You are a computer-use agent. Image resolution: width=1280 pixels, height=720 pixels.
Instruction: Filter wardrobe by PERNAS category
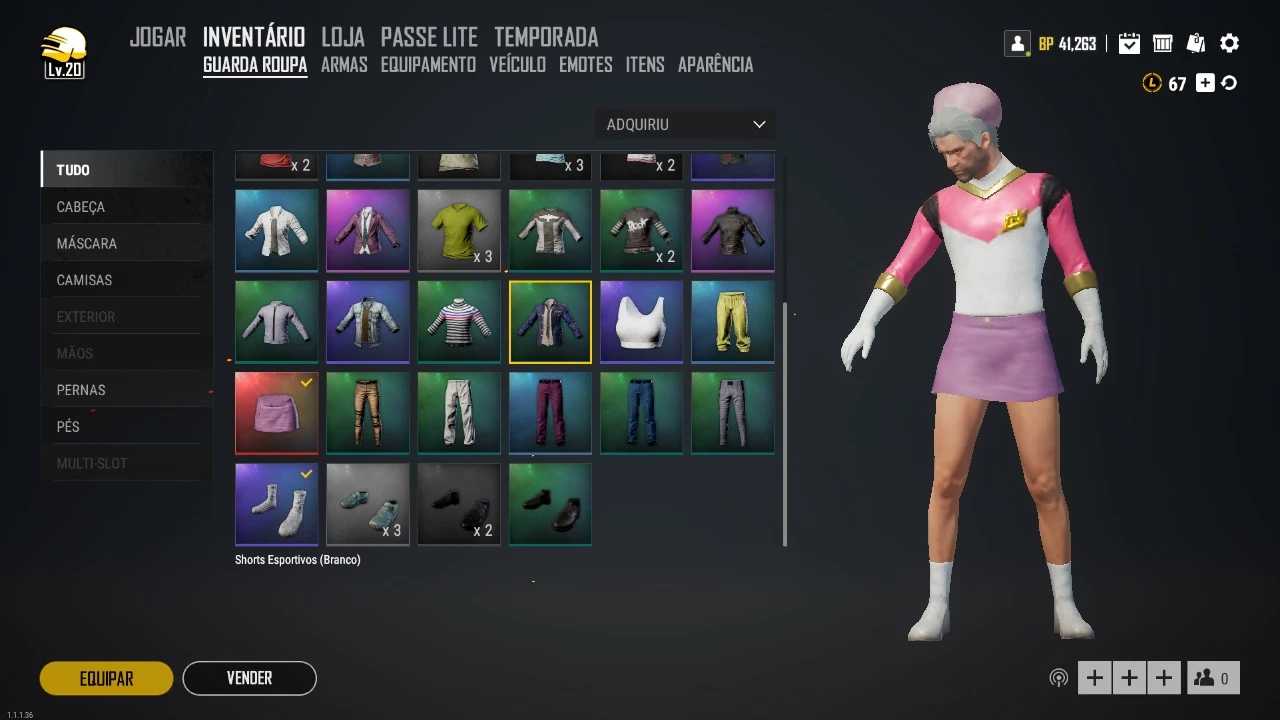coord(81,390)
